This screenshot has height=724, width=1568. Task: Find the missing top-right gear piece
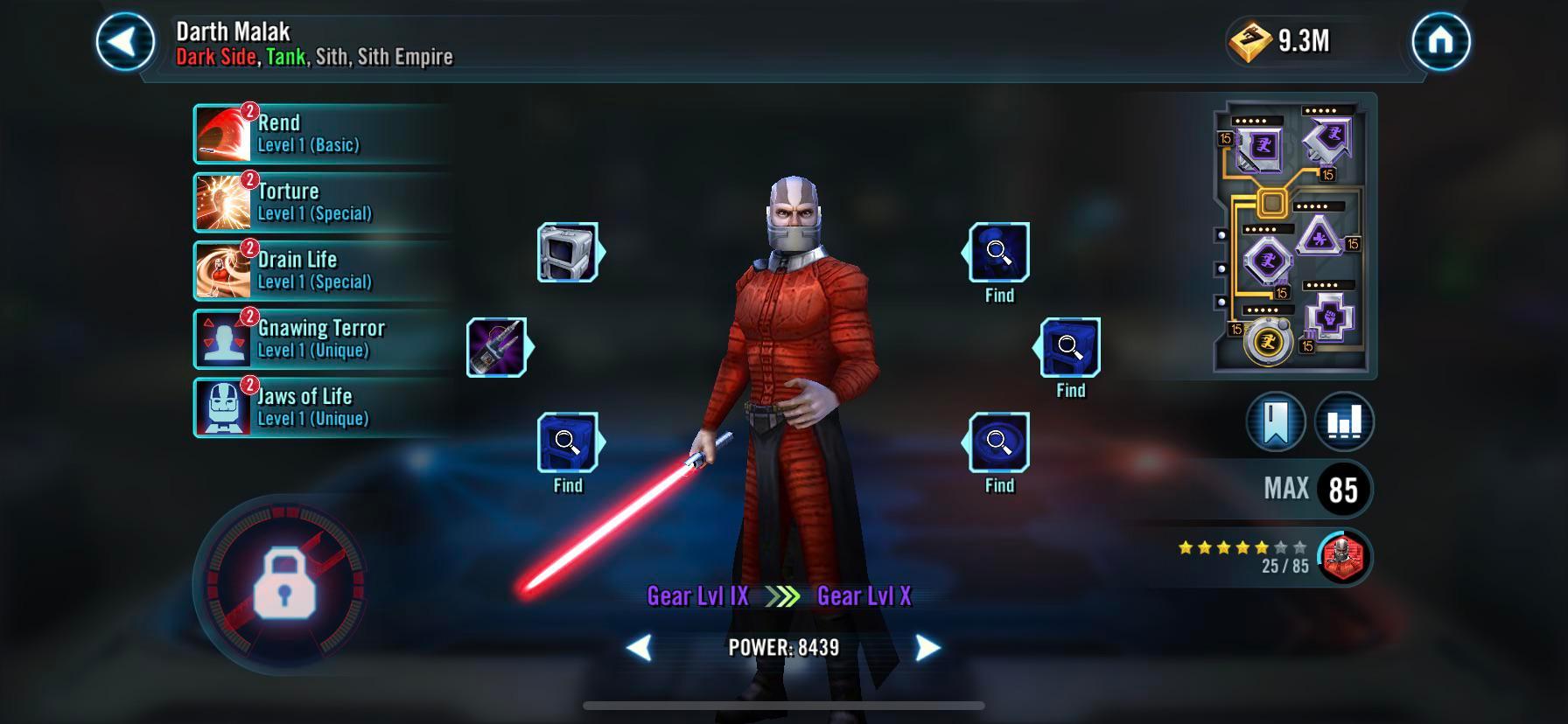[x=997, y=251]
